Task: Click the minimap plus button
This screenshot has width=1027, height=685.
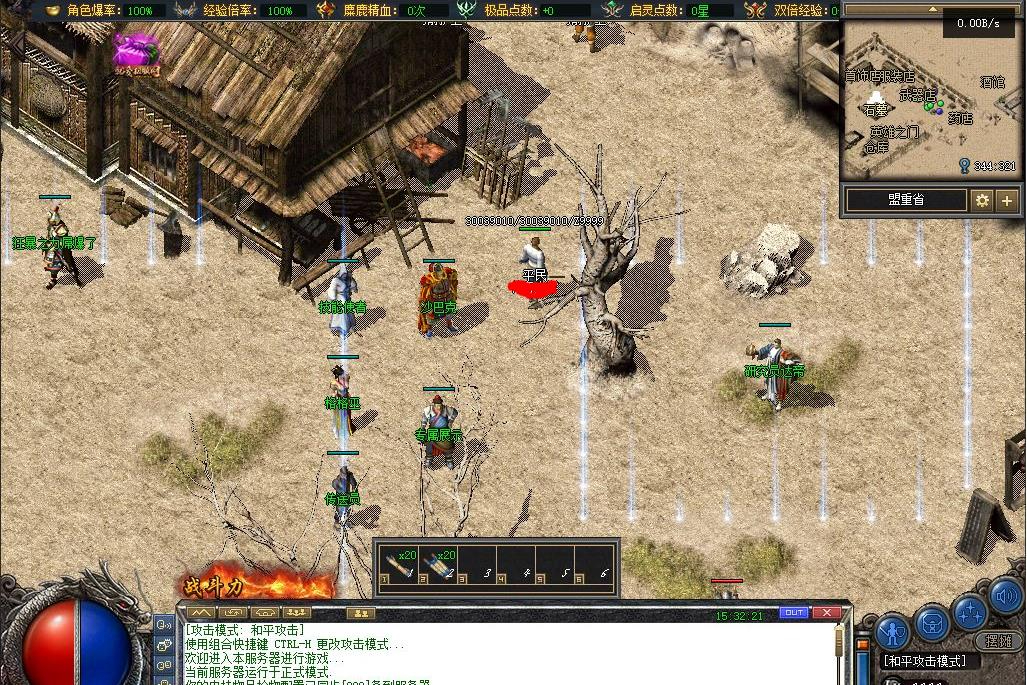Action: [x=1006, y=200]
